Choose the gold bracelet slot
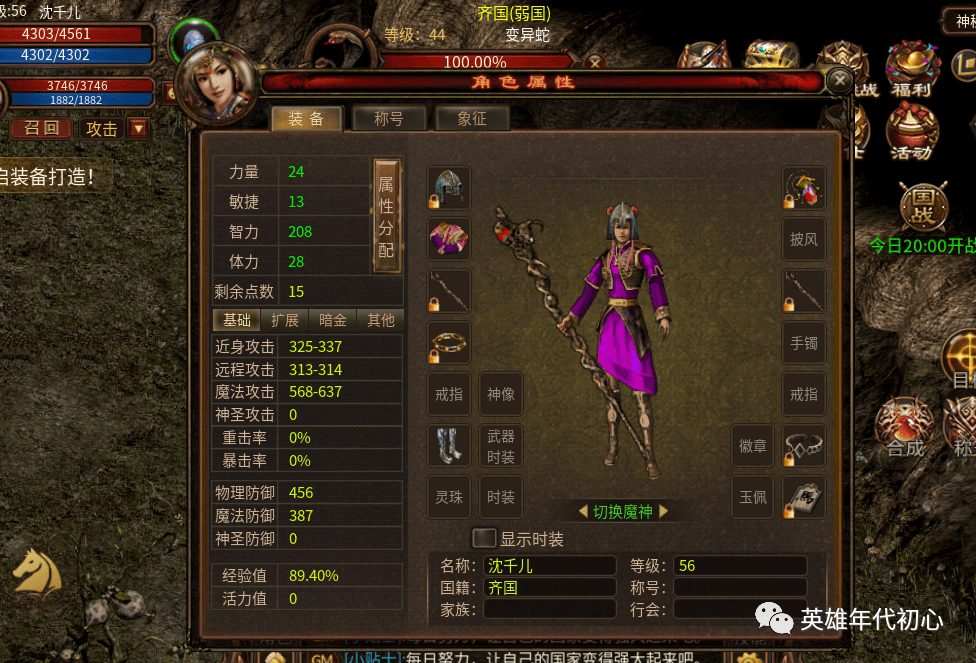The image size is (976, 663). [449, 343]
